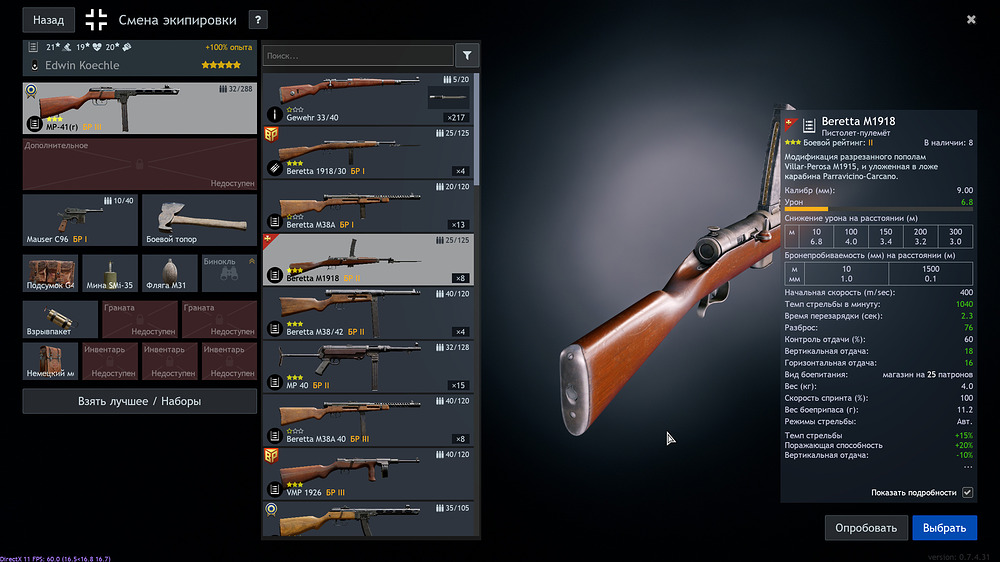
Task: Click the Взять лучшее / Наборы button
Action: point(139,401)
